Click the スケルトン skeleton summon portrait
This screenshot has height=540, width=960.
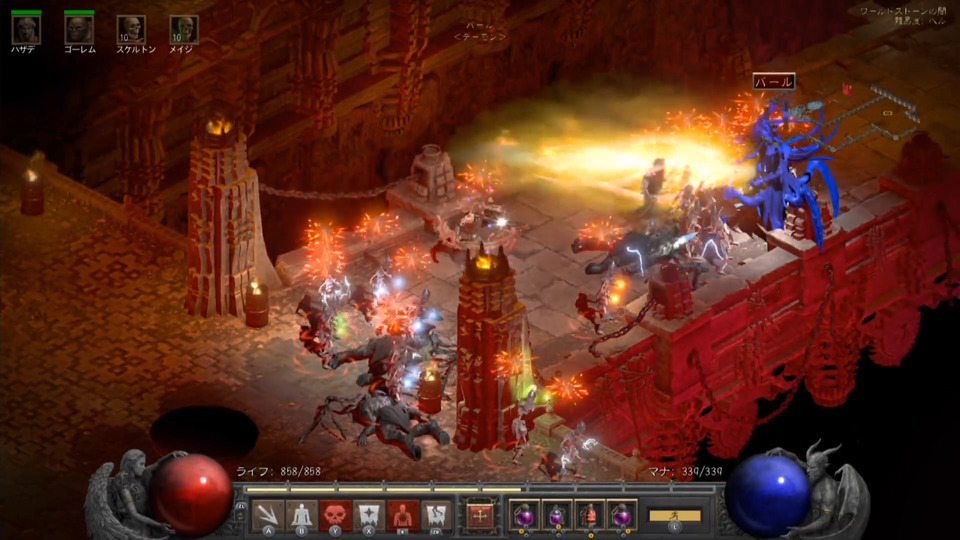(131, 29)
